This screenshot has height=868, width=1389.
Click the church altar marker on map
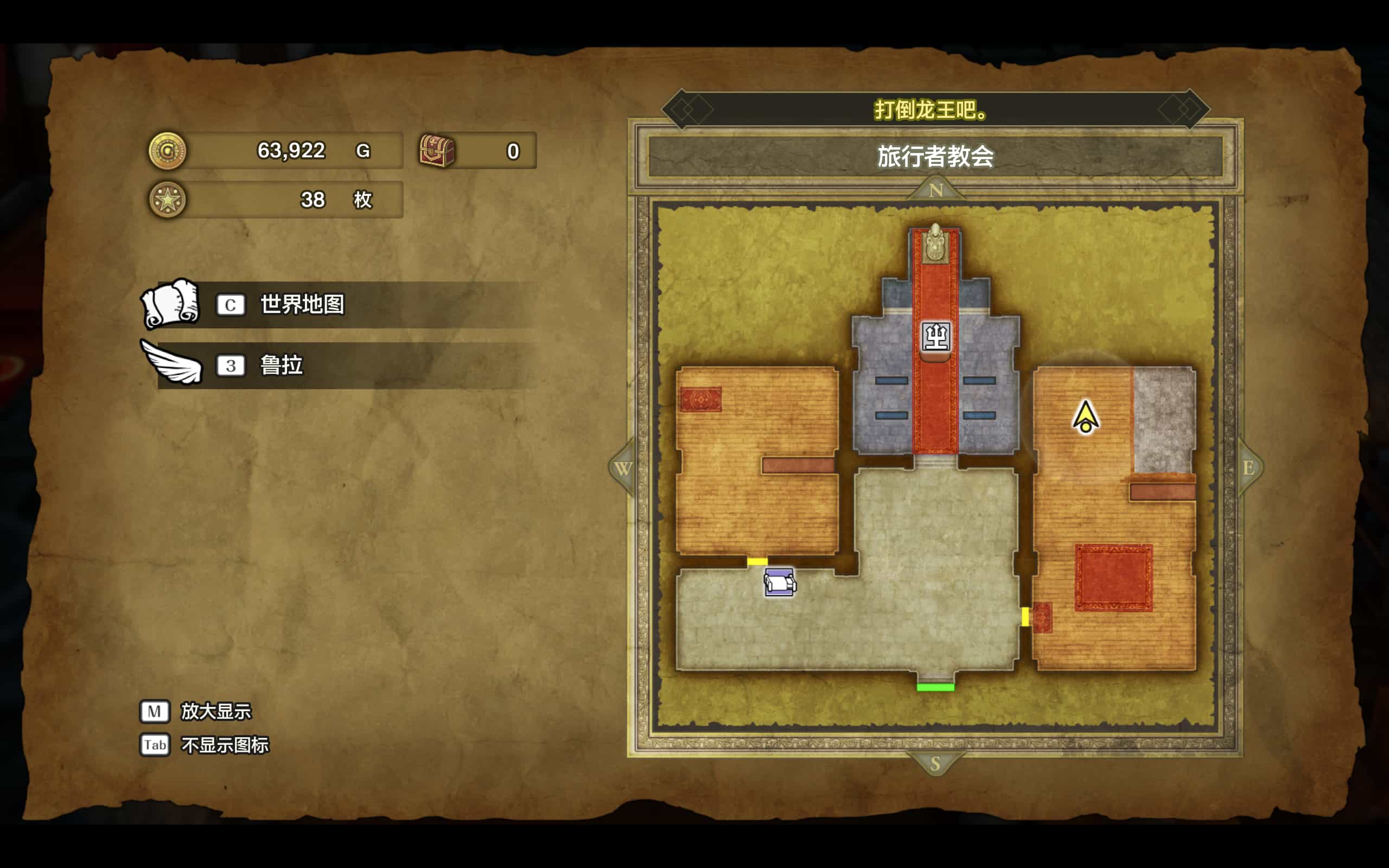(x=935, y=336)
